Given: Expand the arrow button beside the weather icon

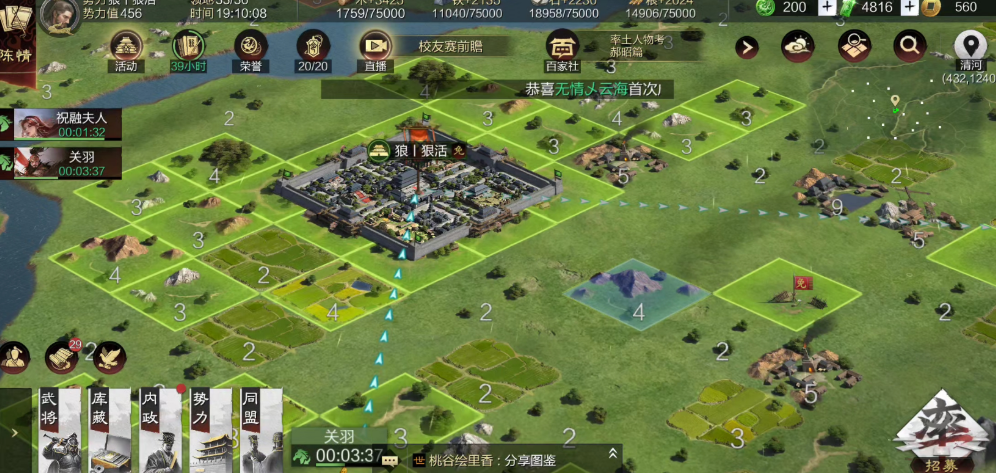Looking at the screenshot, I should 747,46.
